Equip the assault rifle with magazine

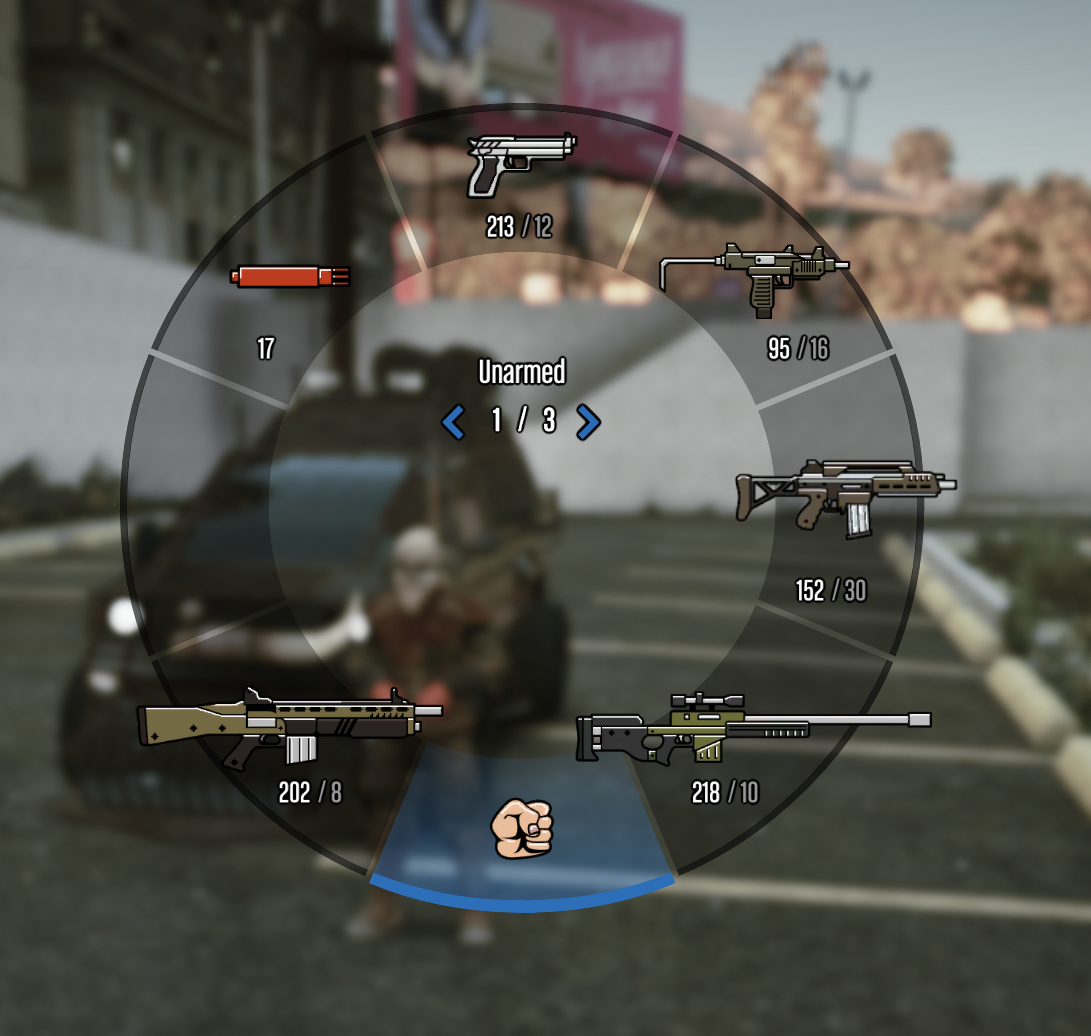click(x=845, y=494)
